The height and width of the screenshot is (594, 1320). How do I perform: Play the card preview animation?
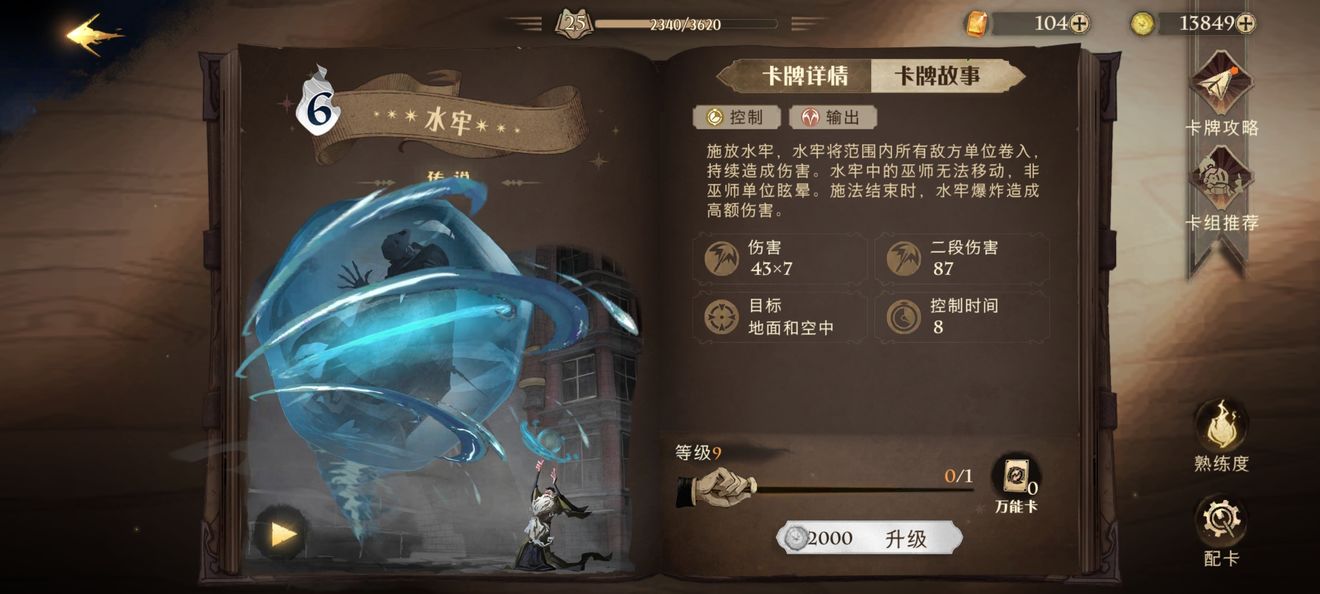click(x=281, y=533)
